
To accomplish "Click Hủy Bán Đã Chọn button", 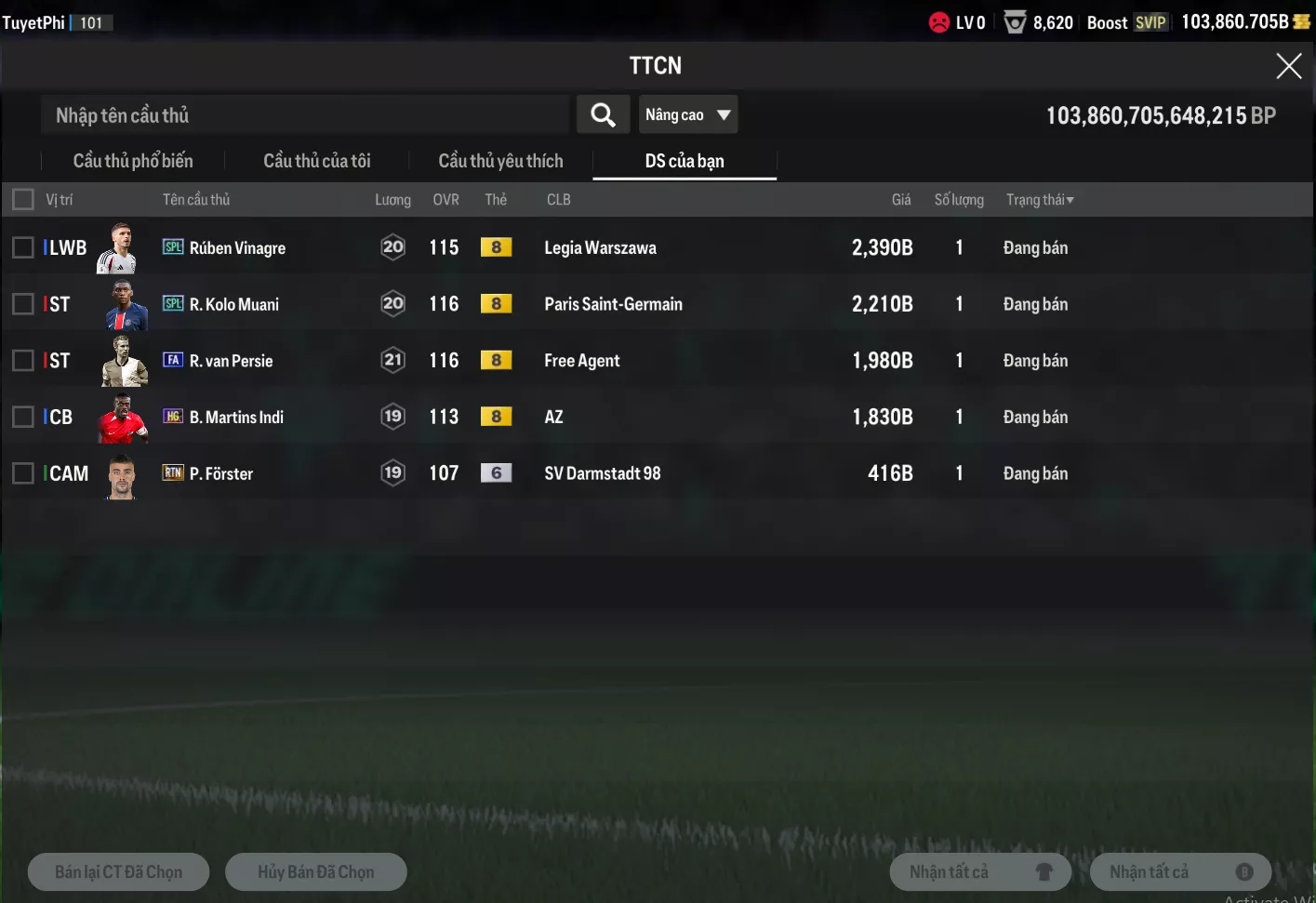I will tap(316, 872).
